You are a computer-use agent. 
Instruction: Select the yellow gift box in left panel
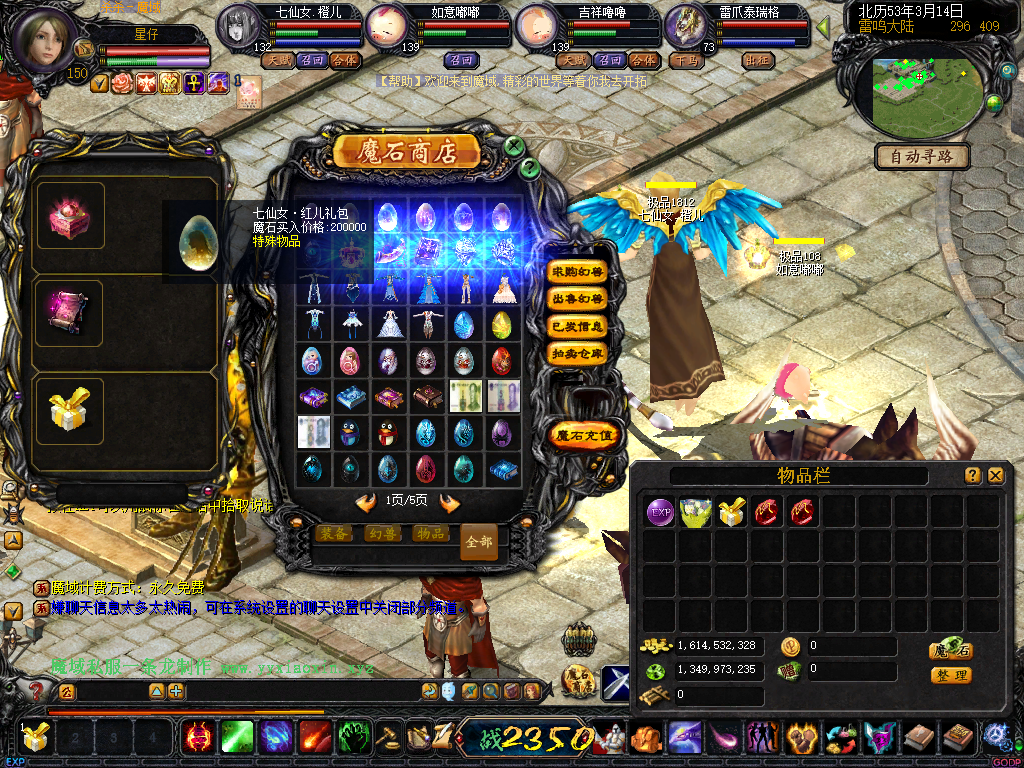69,410
